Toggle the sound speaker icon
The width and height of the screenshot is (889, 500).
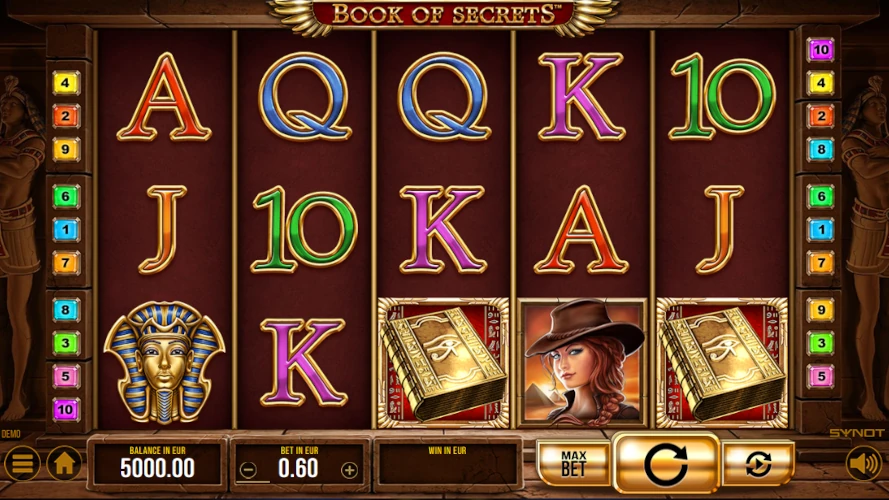863,463
